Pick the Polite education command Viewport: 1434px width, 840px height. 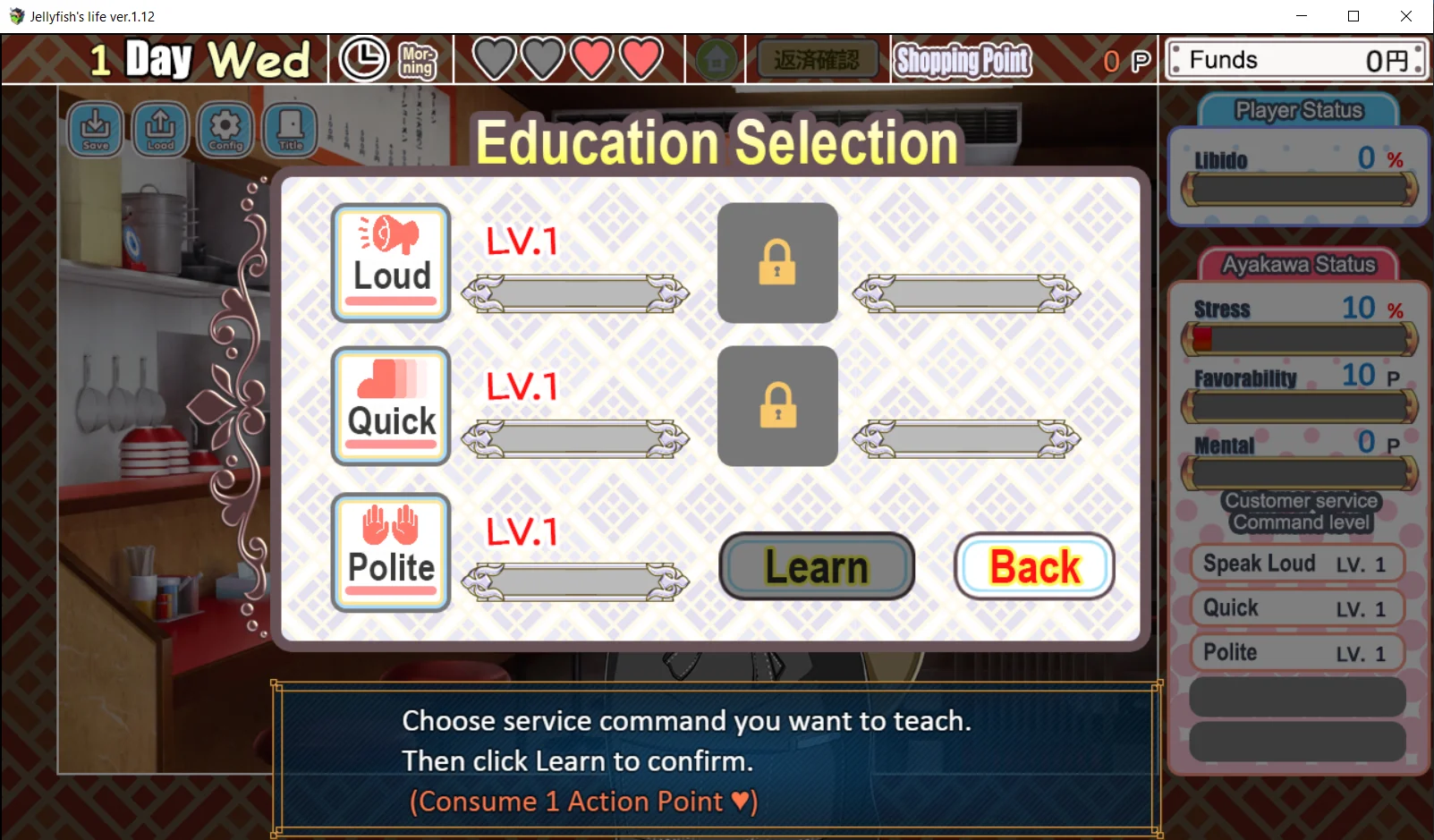tap(391, 552)
